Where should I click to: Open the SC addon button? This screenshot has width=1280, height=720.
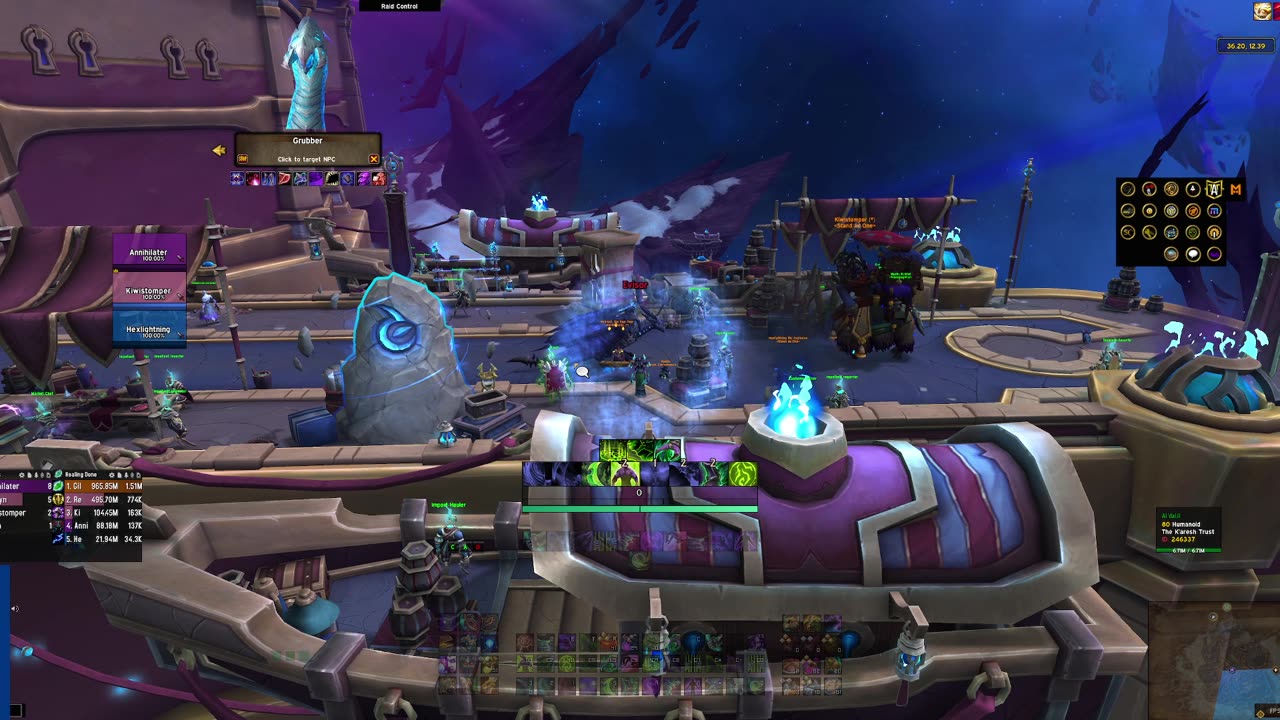[1128, 232]
